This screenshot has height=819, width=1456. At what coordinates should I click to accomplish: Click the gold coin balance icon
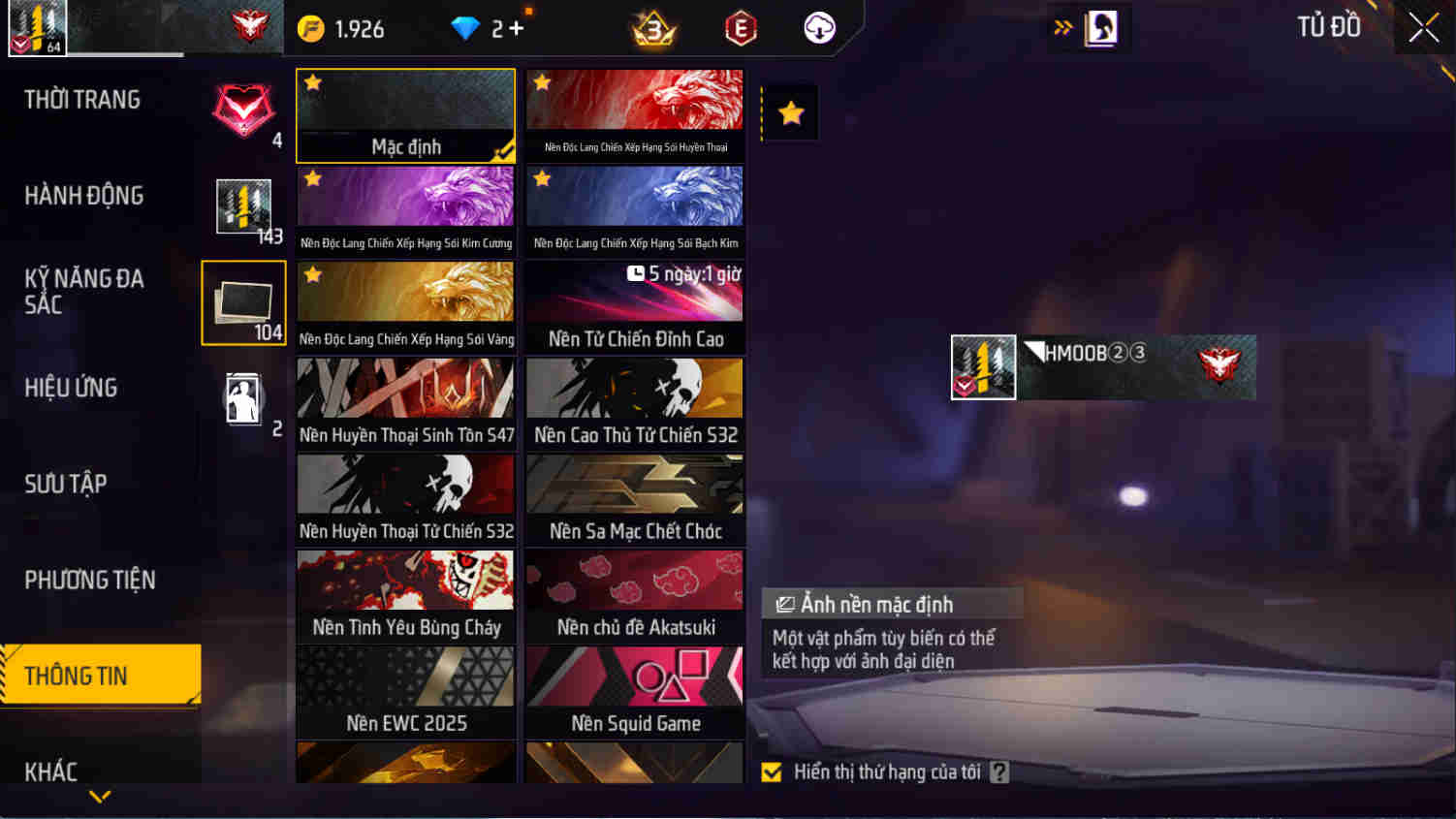(310, 28)
